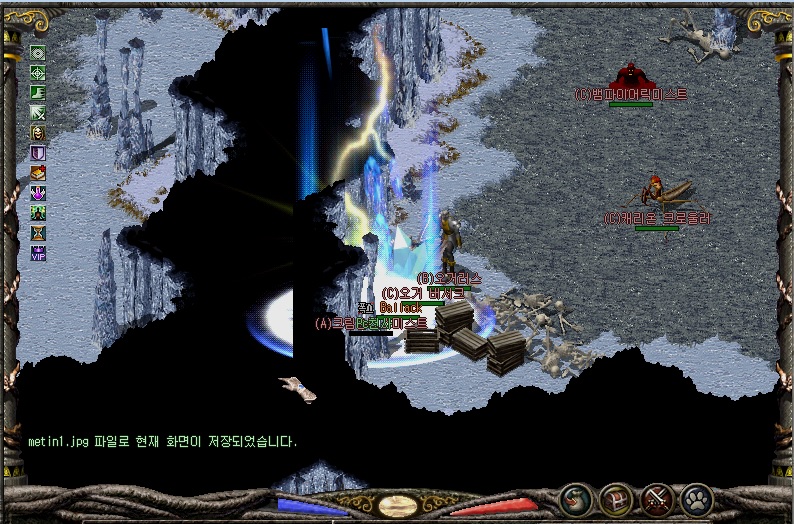Click the green sword strike icon

click(x=38, y=113)
